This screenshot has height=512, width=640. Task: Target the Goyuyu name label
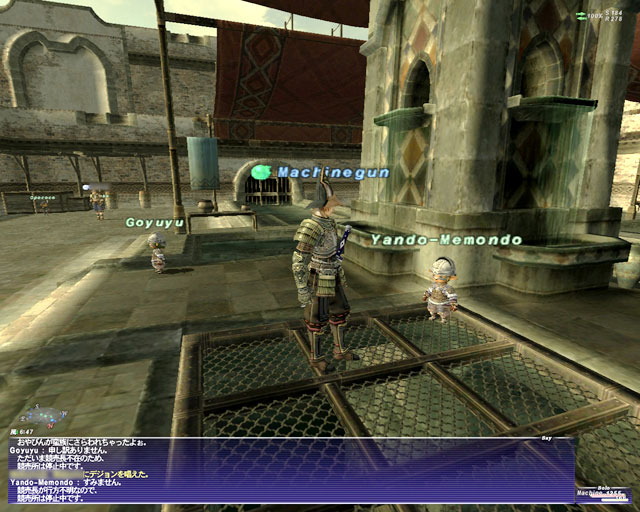[155, 222]
